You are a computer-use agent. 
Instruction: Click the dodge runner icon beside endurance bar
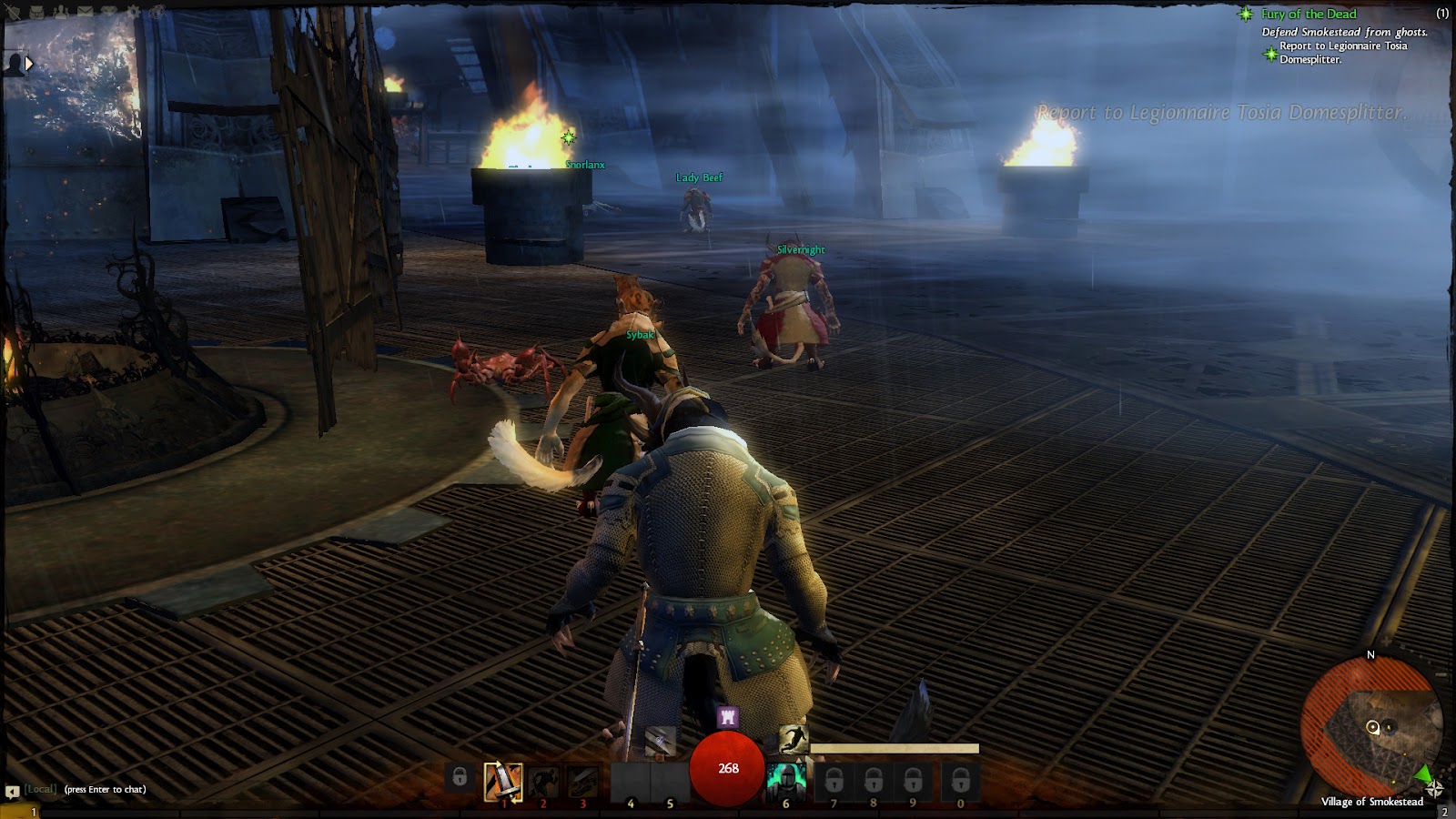793,739
